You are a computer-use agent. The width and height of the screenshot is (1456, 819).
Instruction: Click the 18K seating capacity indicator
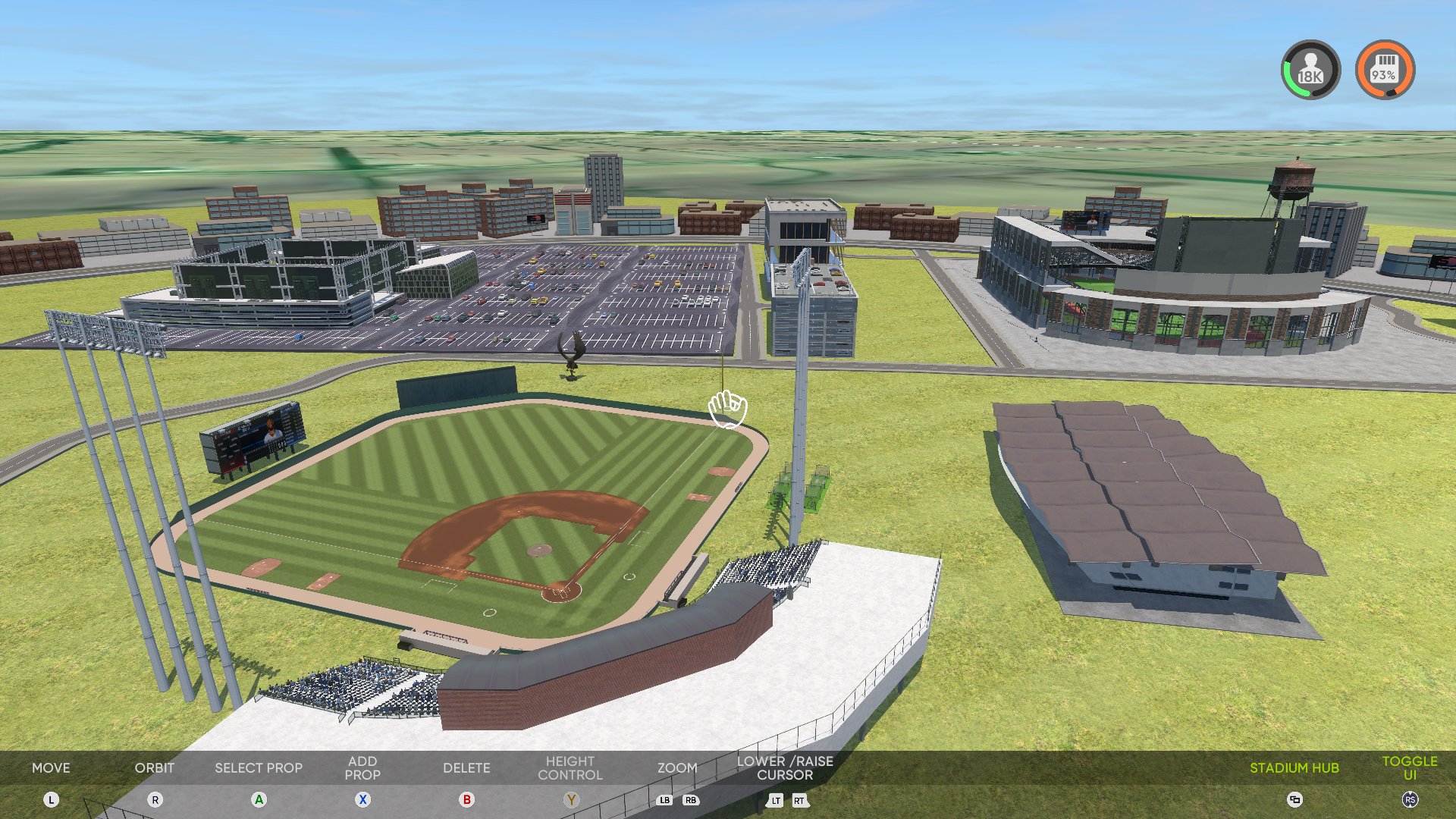[1311, 70]
